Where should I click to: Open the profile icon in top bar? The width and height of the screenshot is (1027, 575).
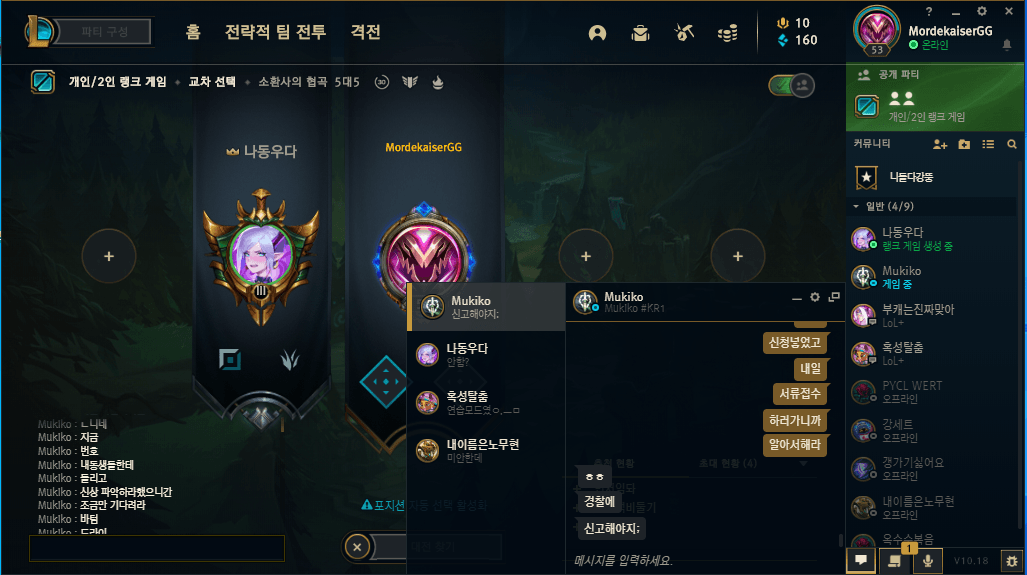[x=598, y=33]
